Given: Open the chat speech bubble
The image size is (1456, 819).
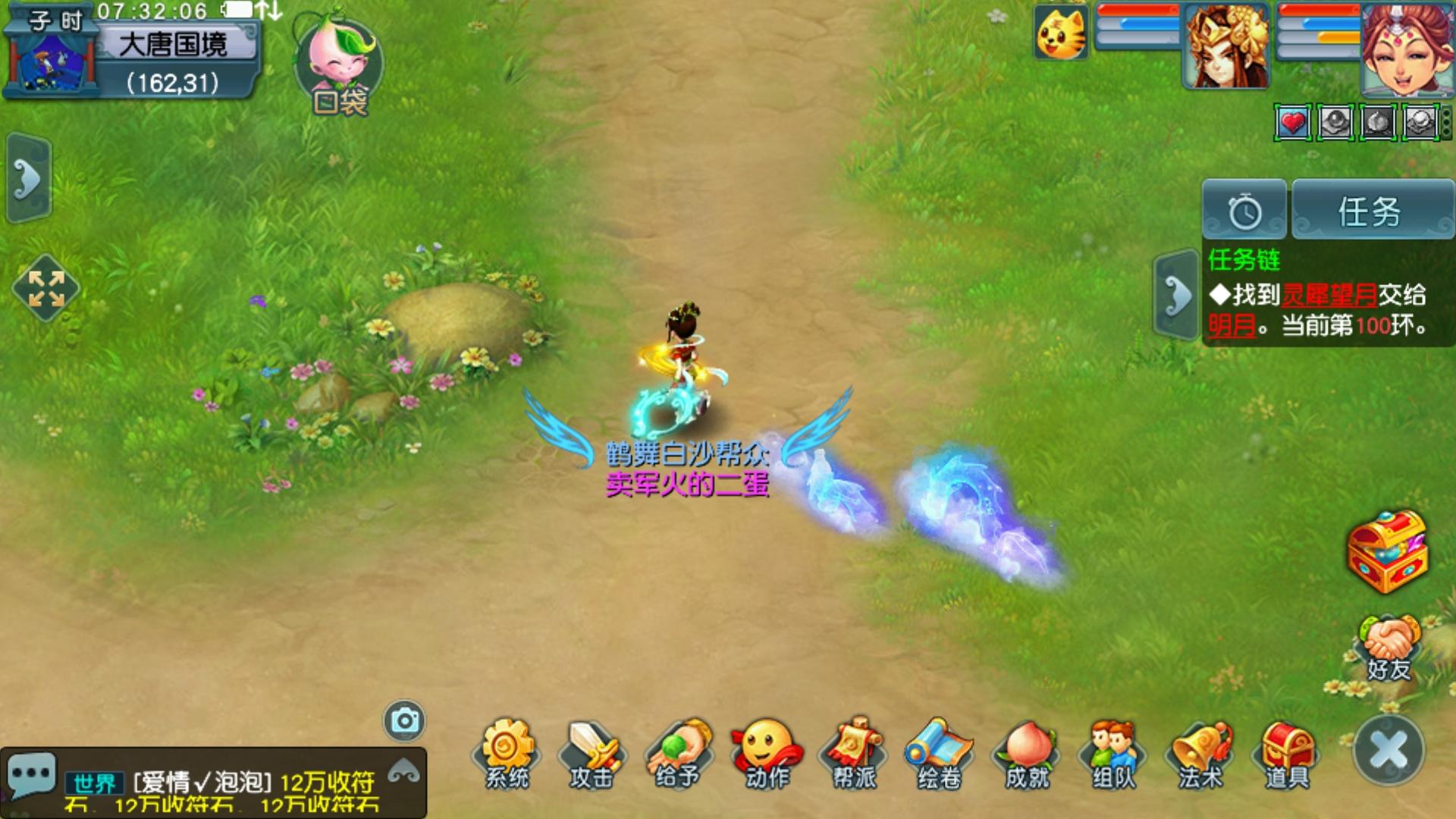Looking at the screenshot, I should tap(31, 774).
